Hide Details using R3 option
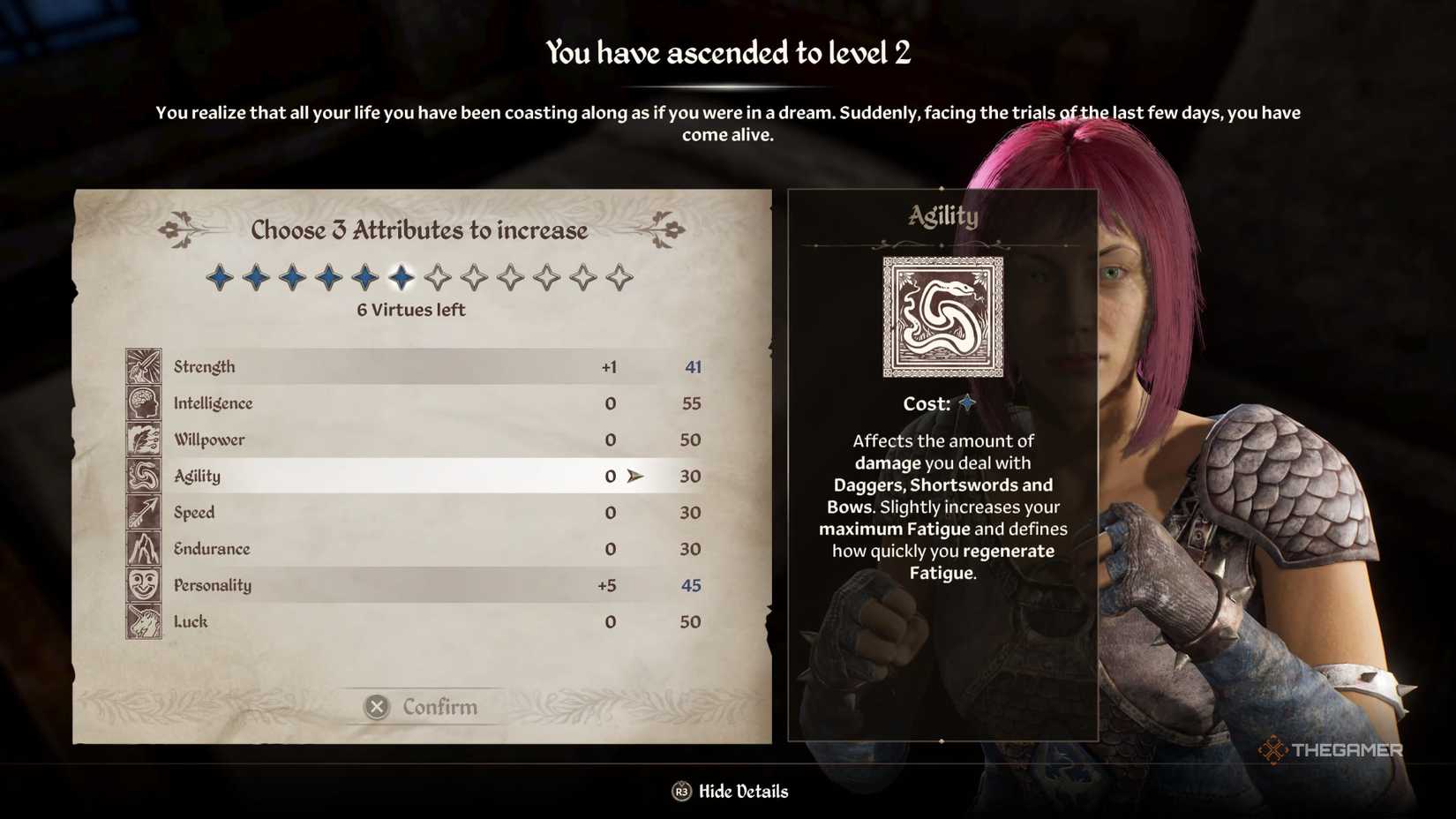The width and height of the screenshot is (1456, 819). pyautogui.click(x=730, y=791)
